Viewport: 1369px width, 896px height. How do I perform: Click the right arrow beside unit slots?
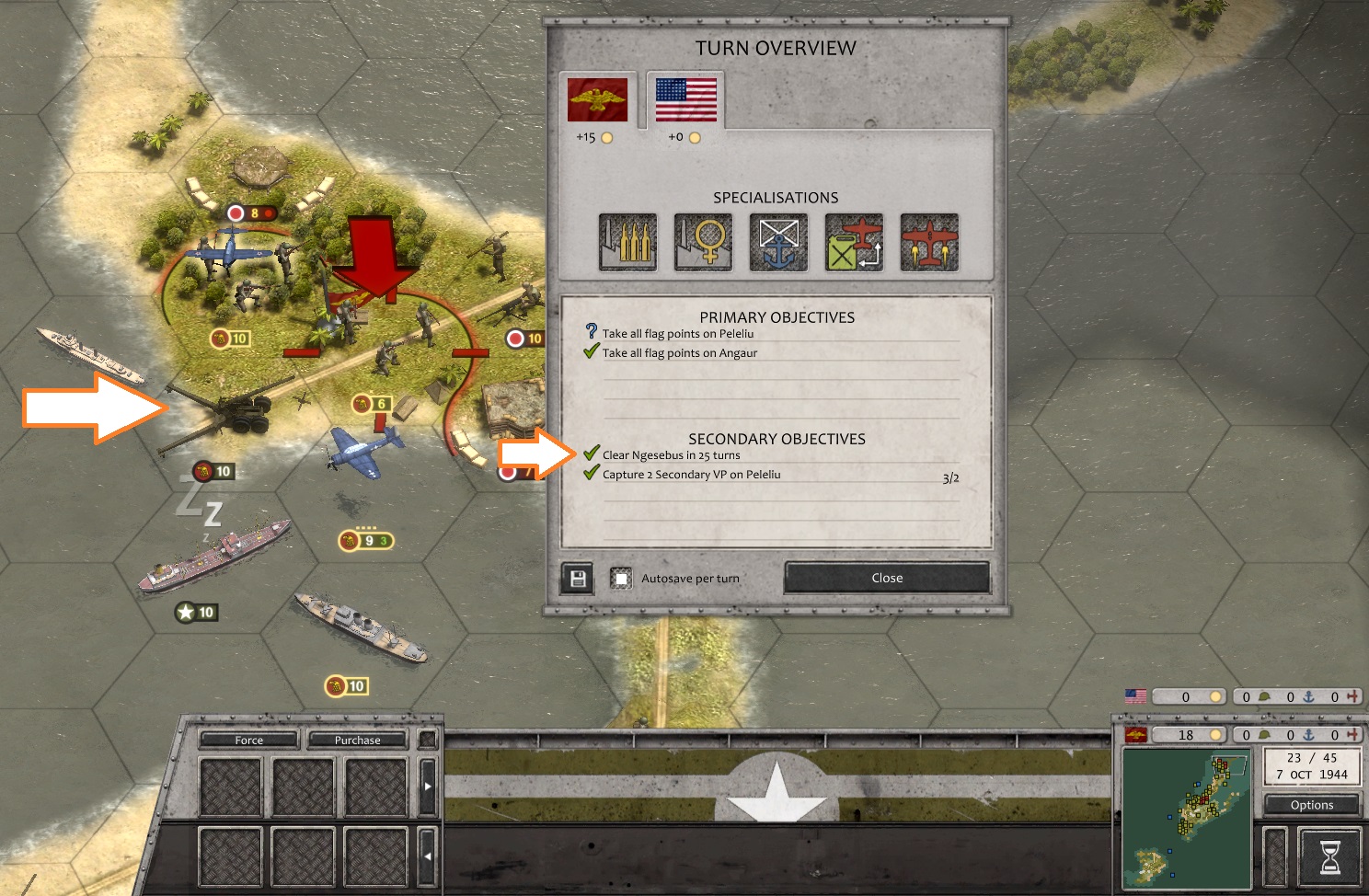[427, 787]
